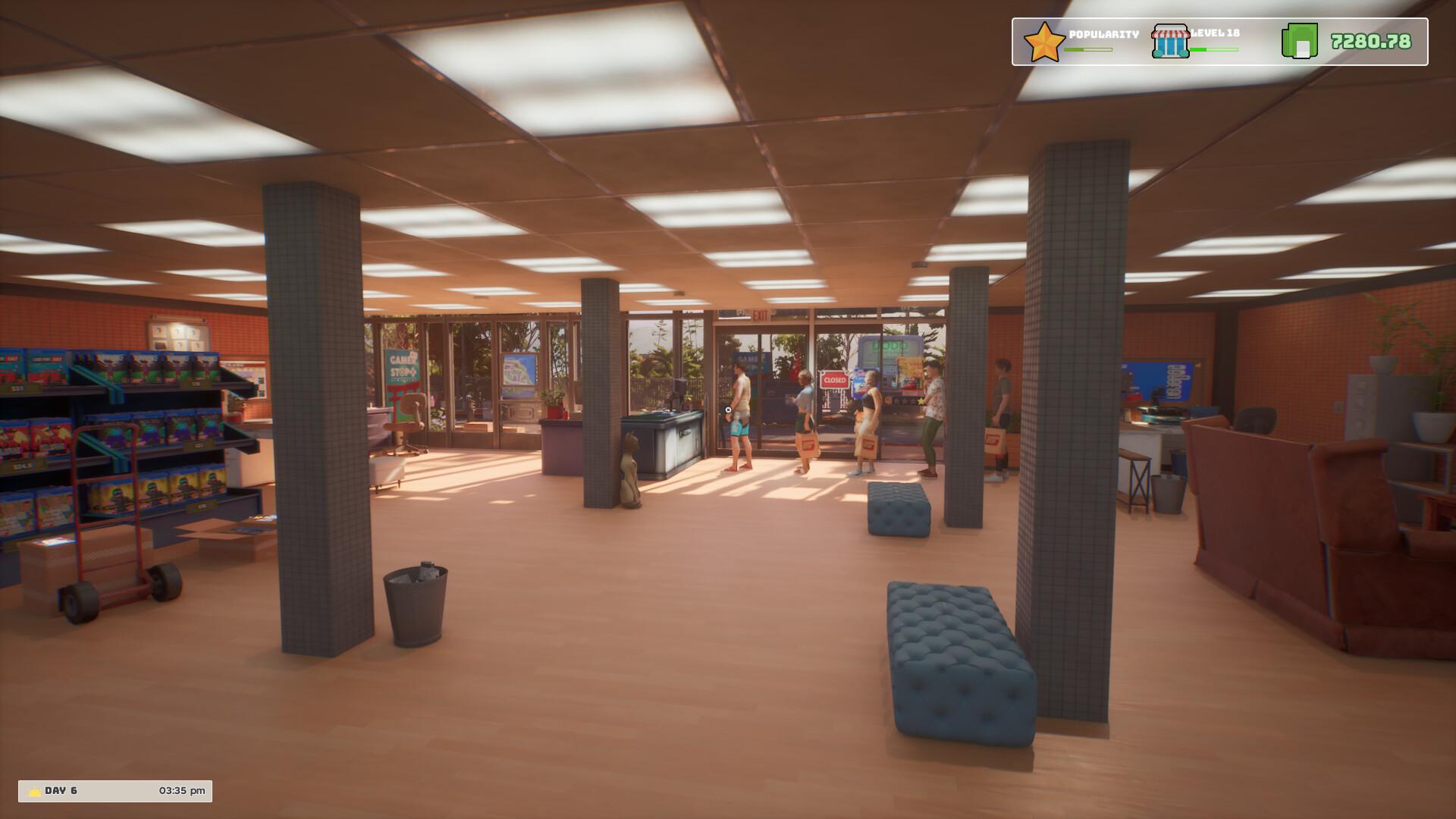1456x819 pixels.
Task: Click the Level 18 experience bar
Action: point(1214,48)
